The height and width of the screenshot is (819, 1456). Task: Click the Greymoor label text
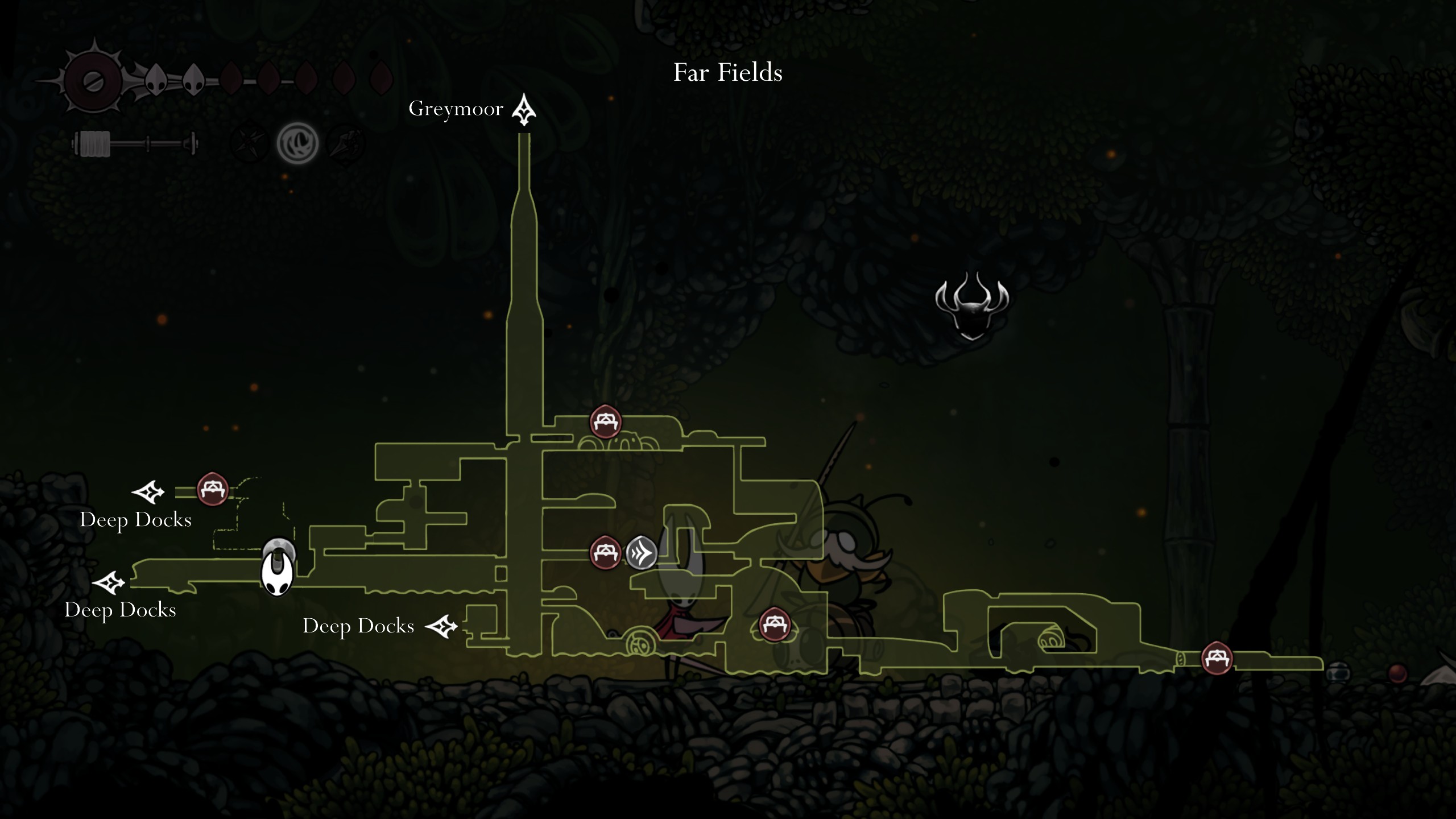[457, 109]
